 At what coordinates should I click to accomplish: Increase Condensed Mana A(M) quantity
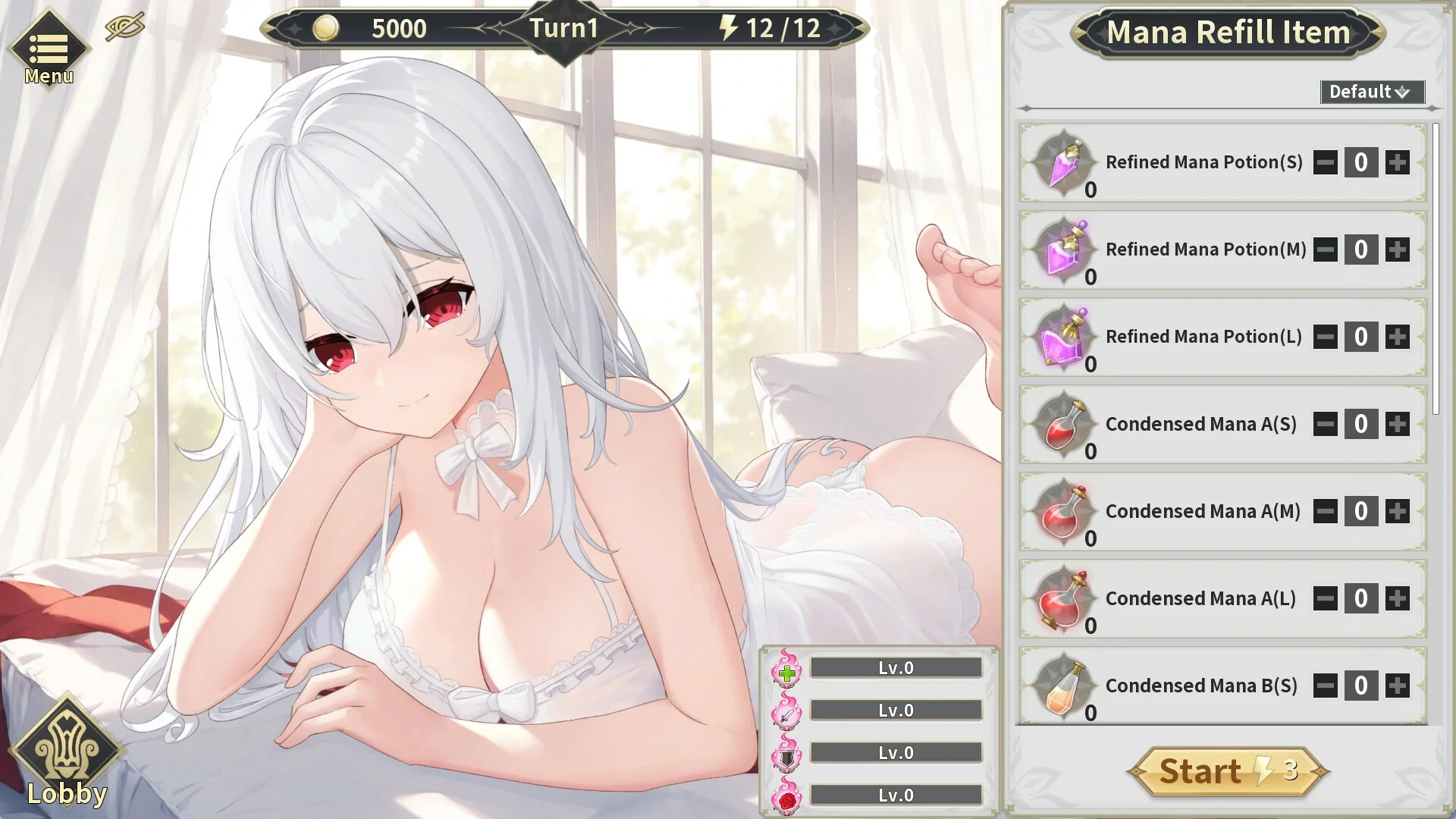pos(1398,511)
